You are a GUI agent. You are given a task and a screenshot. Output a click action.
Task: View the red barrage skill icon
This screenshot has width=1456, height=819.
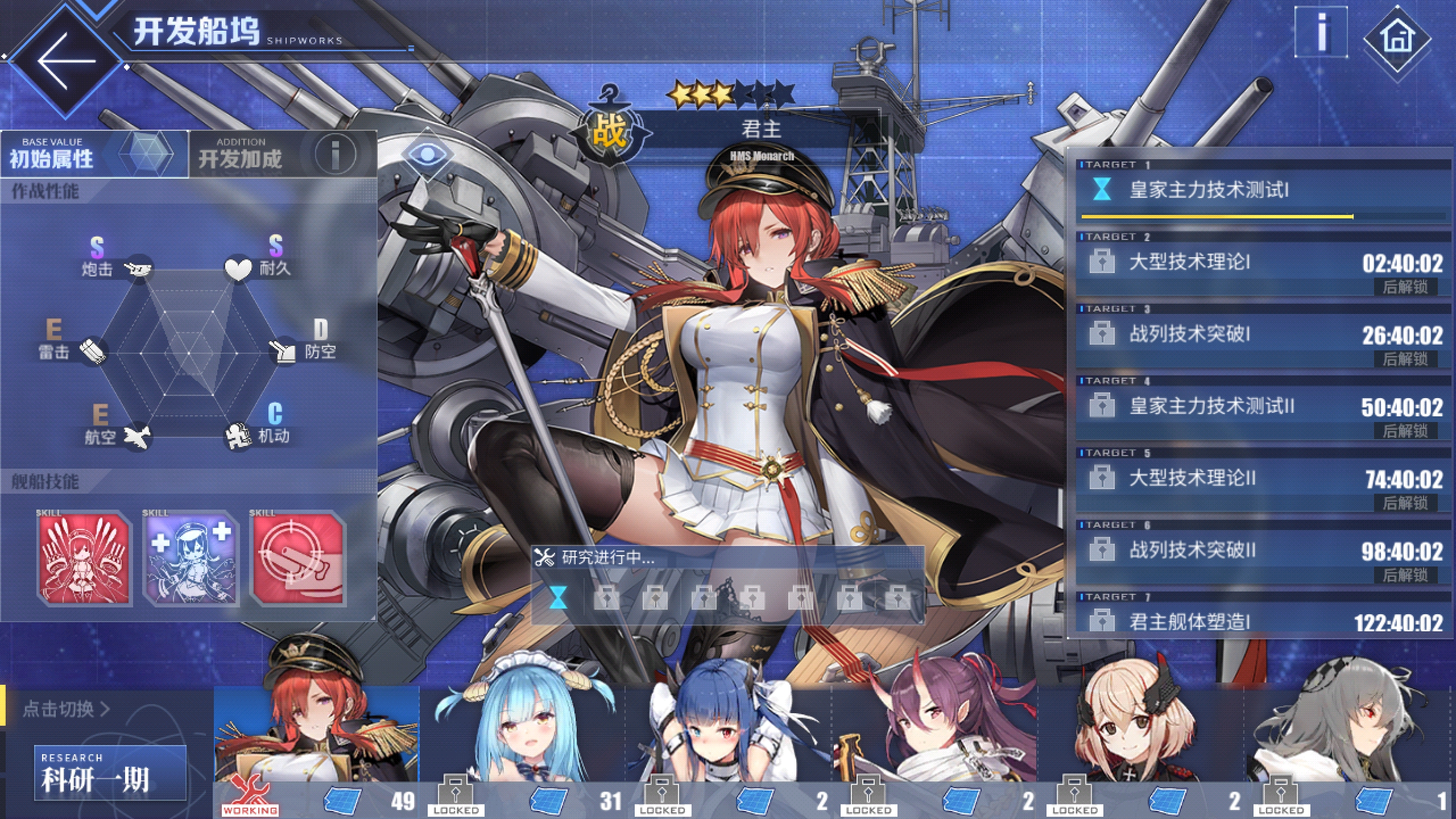(x=85, y=559)
